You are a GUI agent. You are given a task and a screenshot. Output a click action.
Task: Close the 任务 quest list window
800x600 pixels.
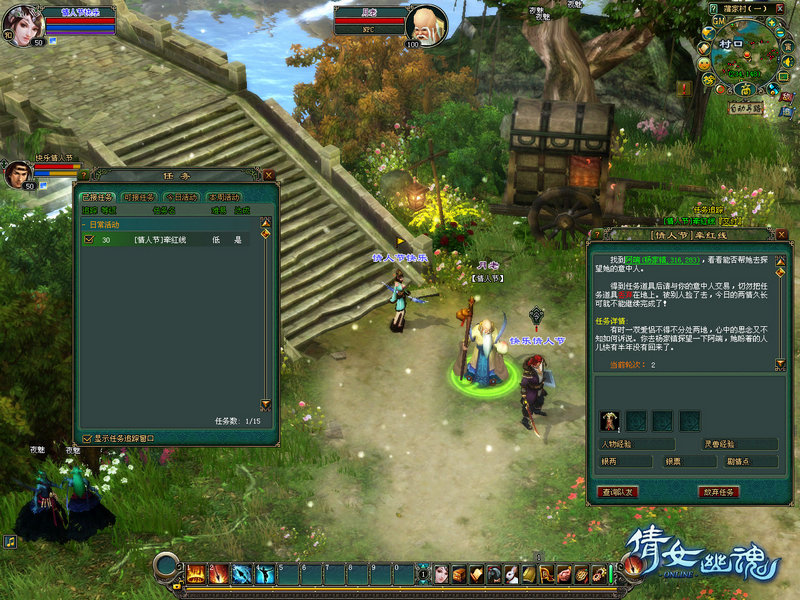[268, 175]
